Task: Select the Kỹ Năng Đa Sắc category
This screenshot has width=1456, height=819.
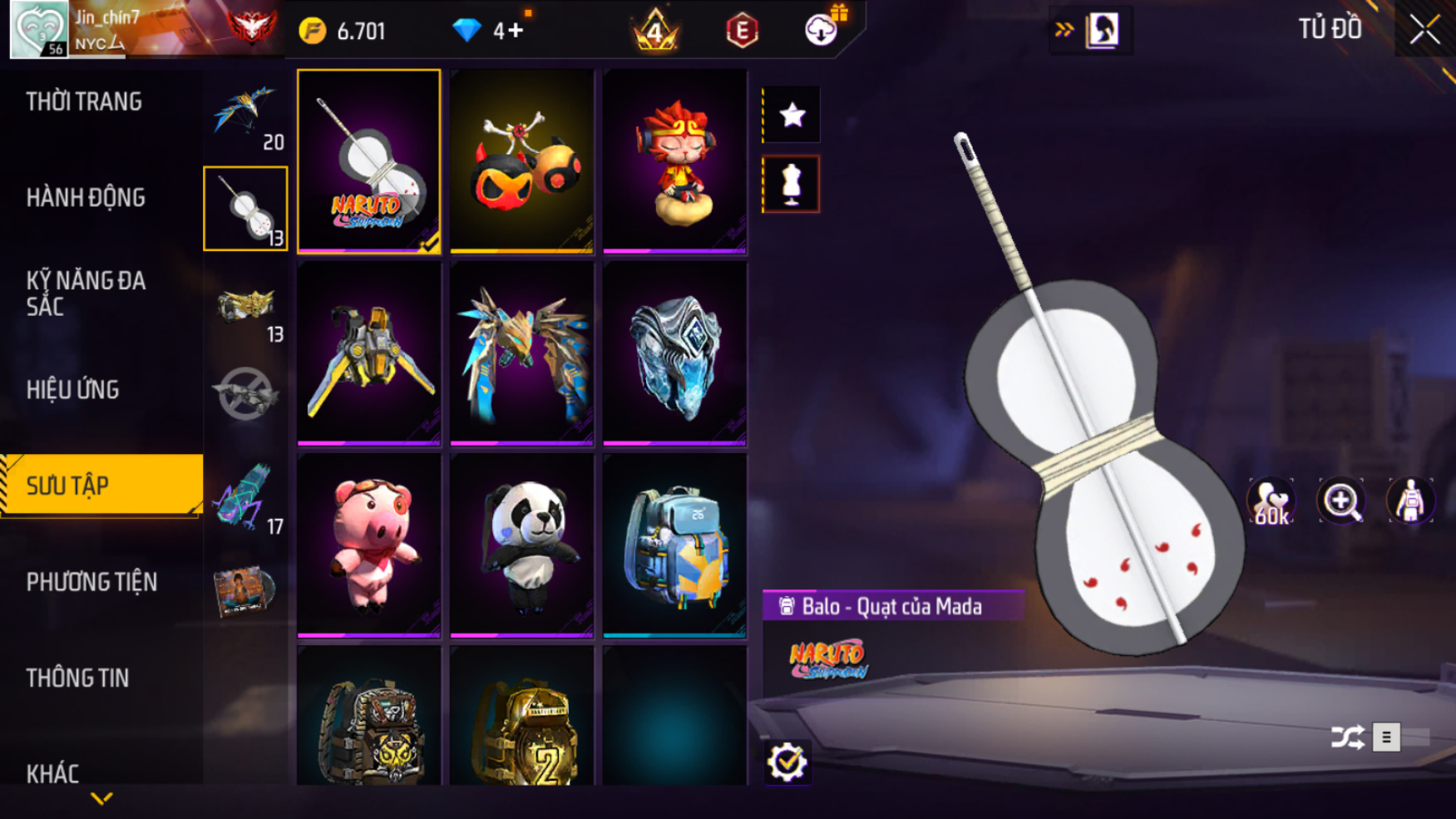Action: click(x=86, y=294)
